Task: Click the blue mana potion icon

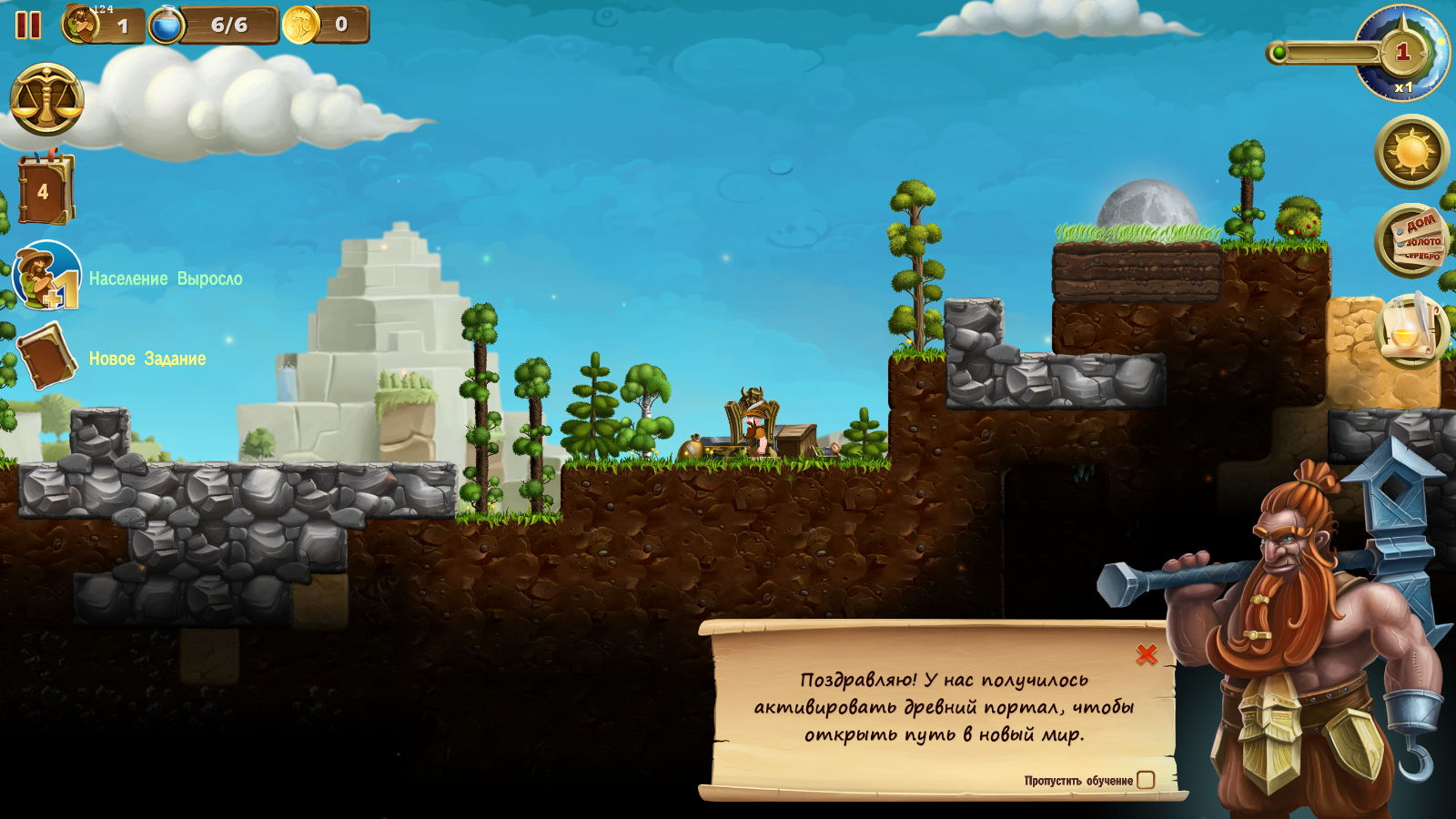Action: tap(166, 25)
